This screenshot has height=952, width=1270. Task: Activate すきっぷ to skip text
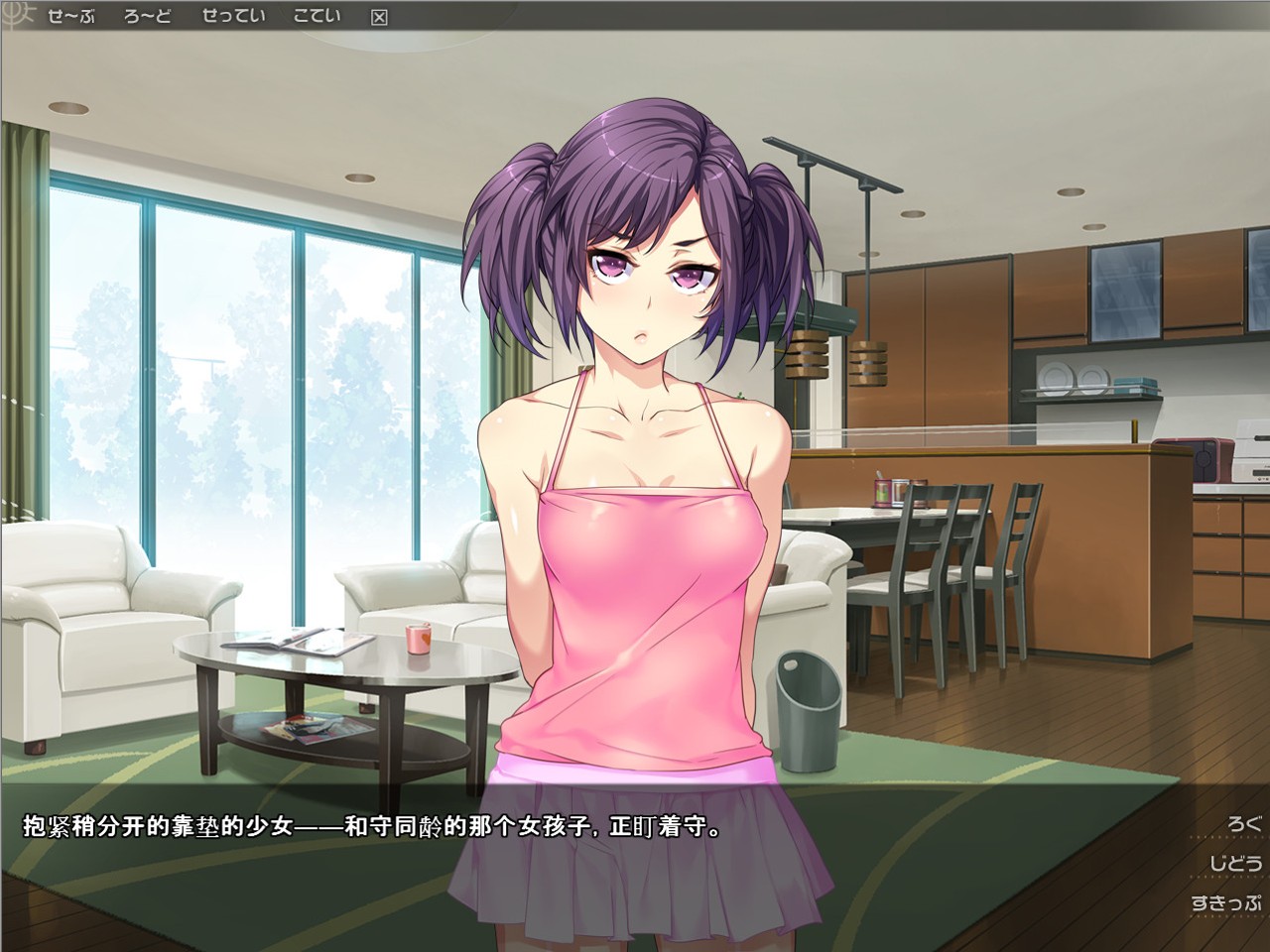click(x=1226, y=903)
